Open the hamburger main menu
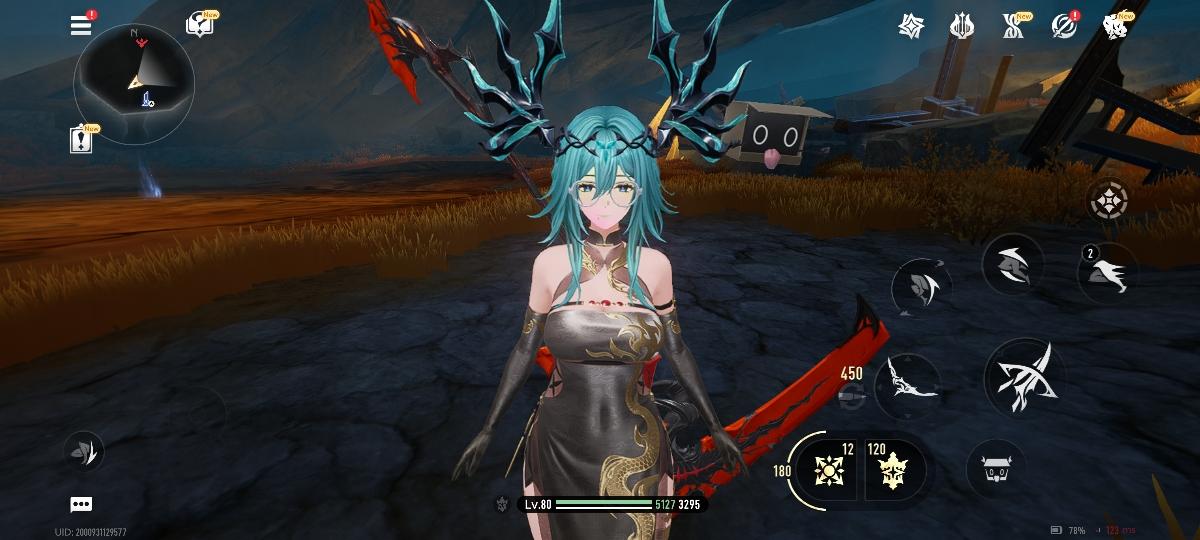The height and width of the screenshot is (540, 1200). pyautogui.click(x=81, y=26)
